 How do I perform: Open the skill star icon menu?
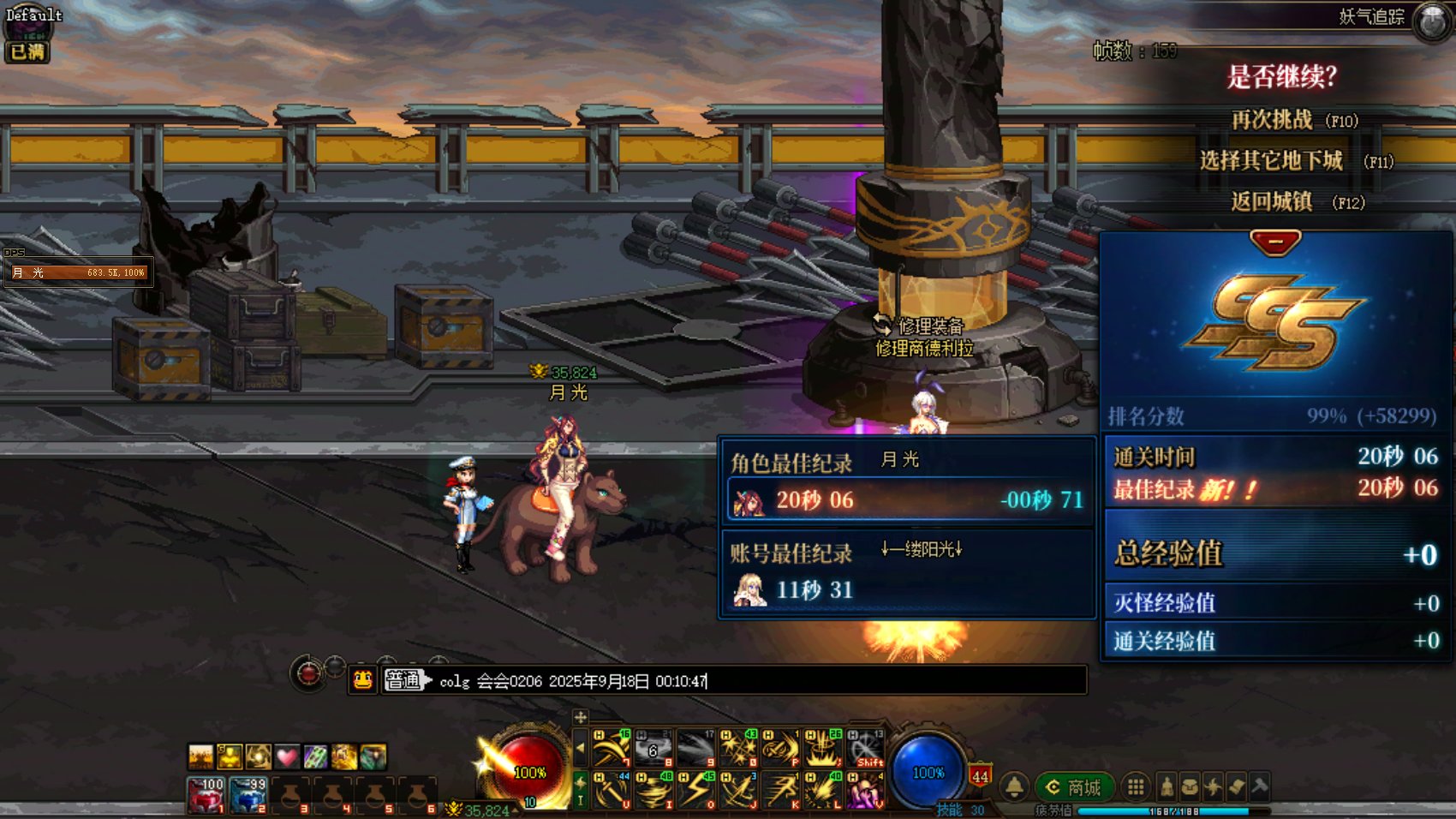coord(1213,786)
